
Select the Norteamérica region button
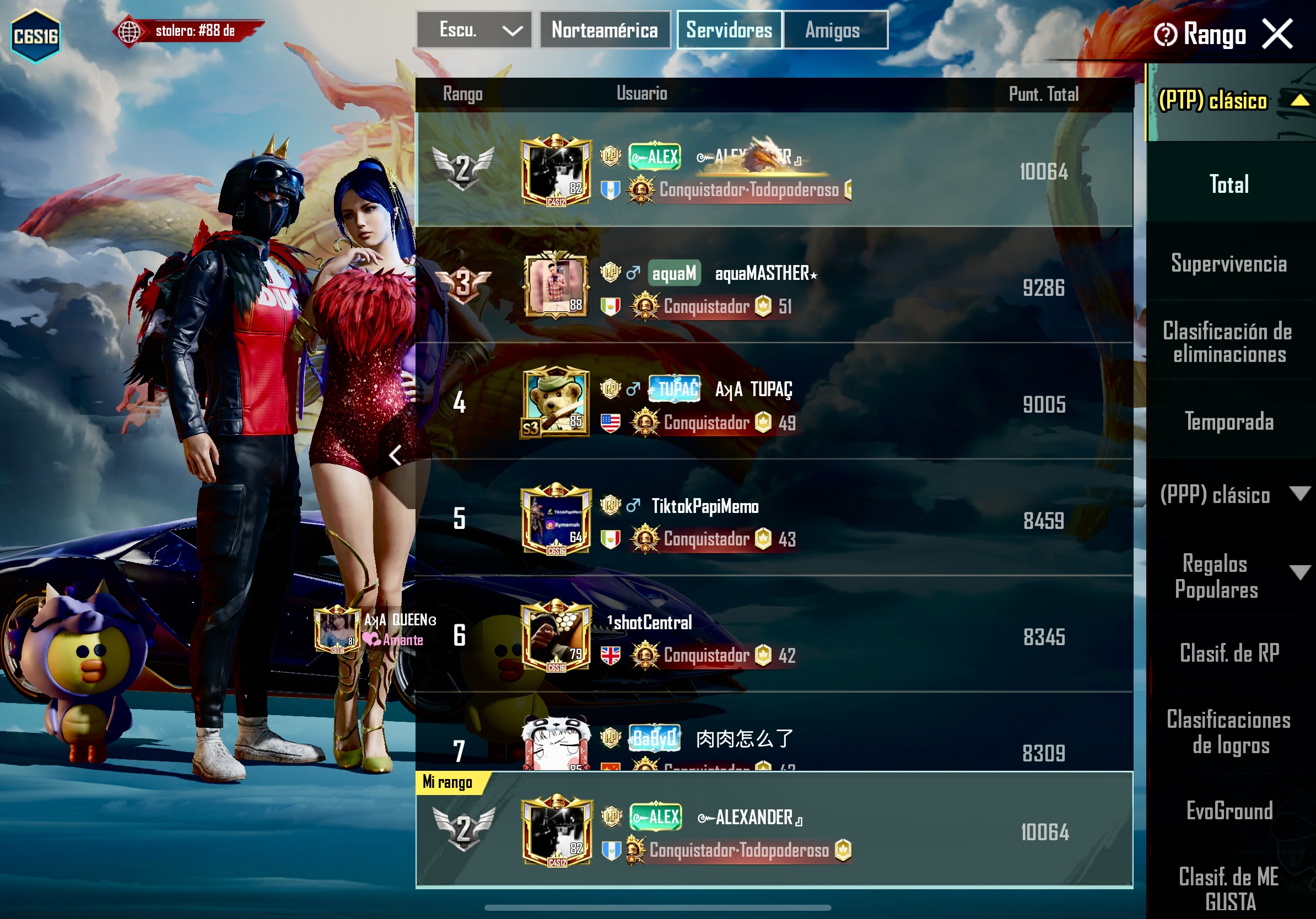[x=604, y=30]
